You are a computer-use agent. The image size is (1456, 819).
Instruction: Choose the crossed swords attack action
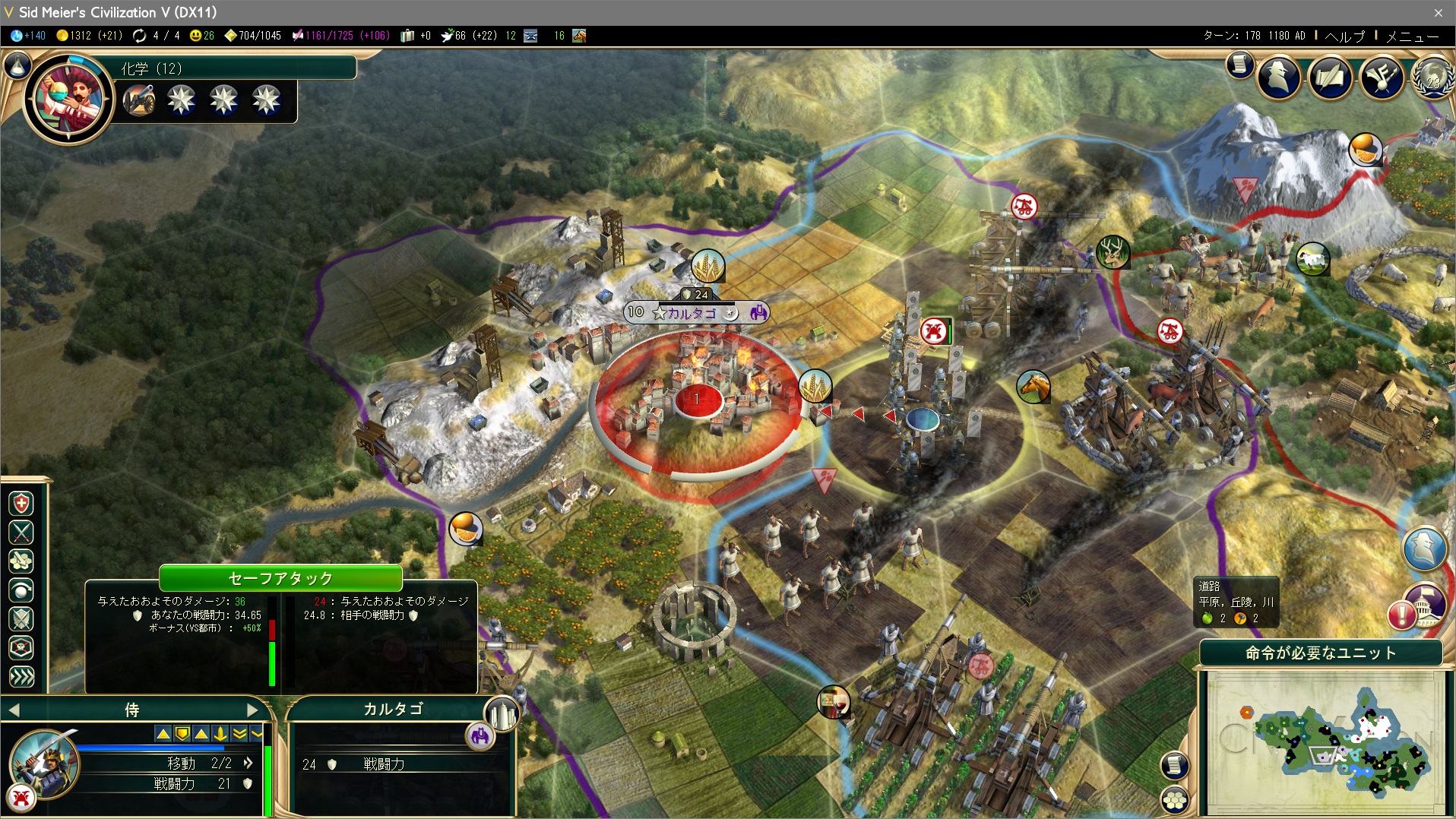coord(21,532)
